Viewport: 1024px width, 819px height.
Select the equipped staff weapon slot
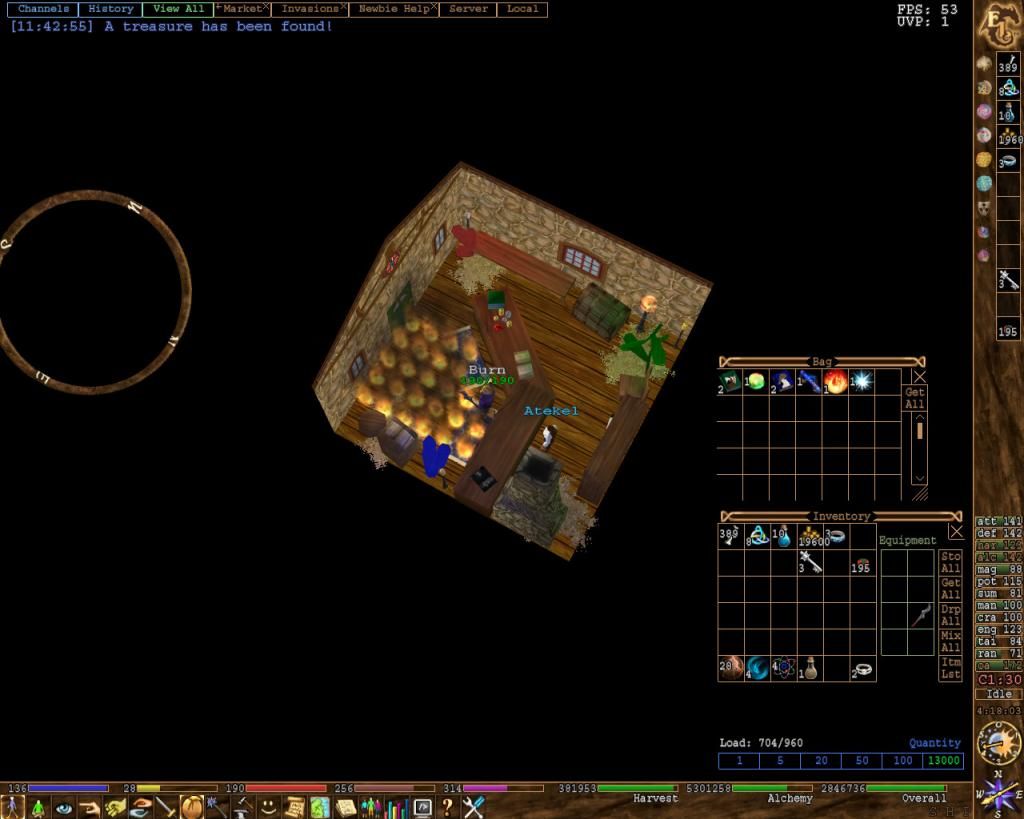(920, 616)
